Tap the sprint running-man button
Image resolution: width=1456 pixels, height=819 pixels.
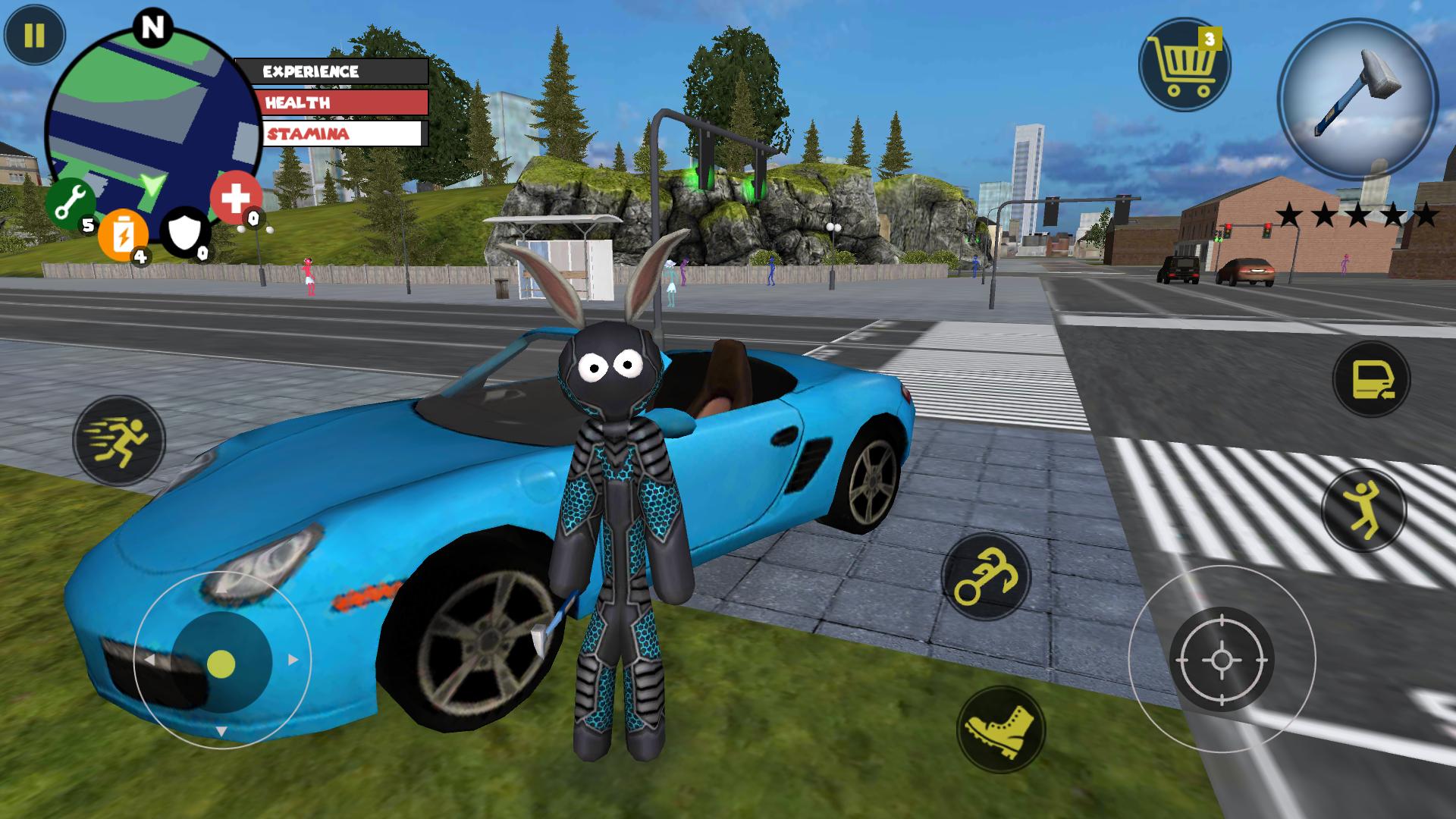[x=119, y=441]
